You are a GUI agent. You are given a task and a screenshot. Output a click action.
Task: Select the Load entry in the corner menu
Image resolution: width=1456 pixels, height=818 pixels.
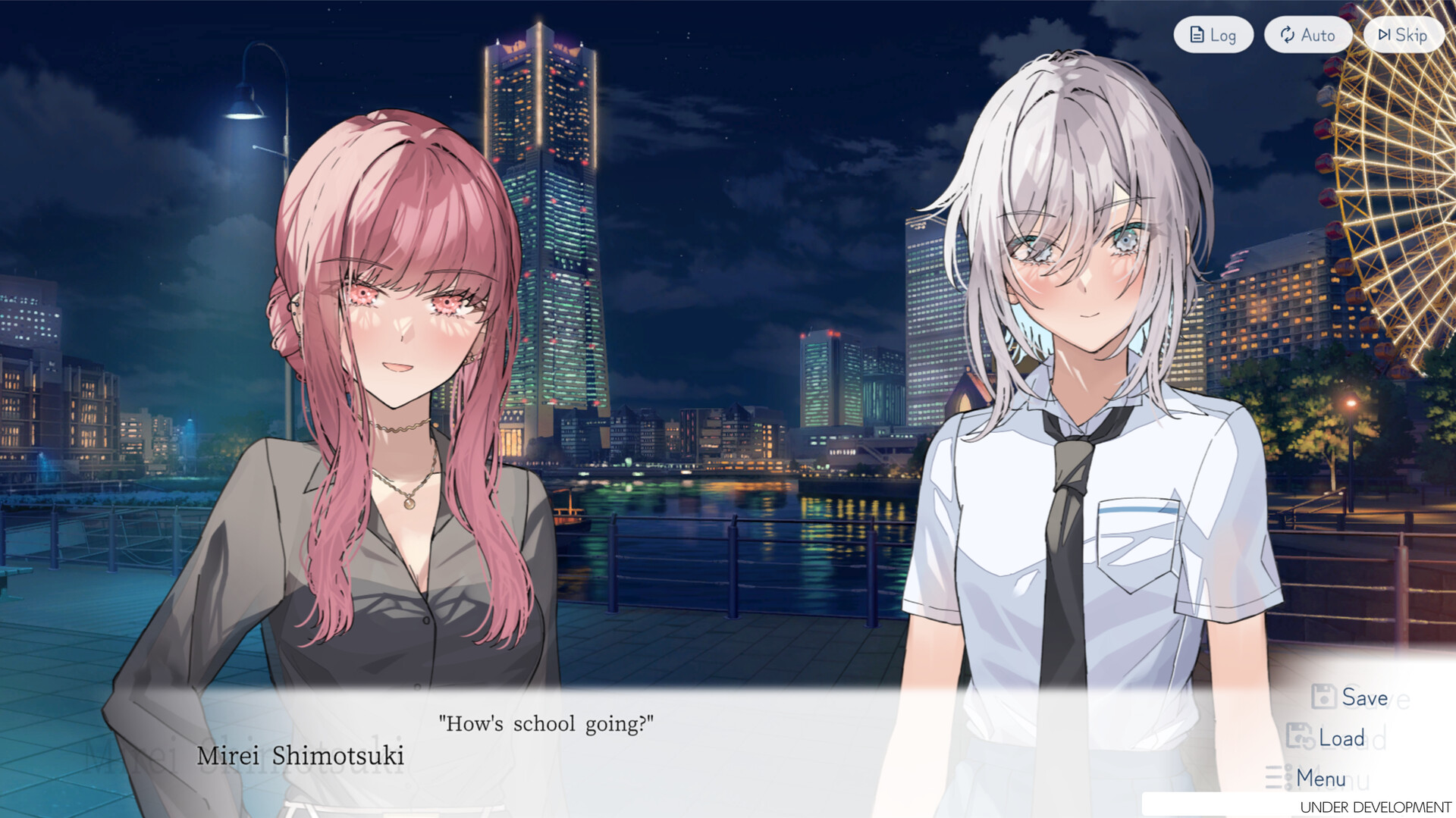point(1342,737)
